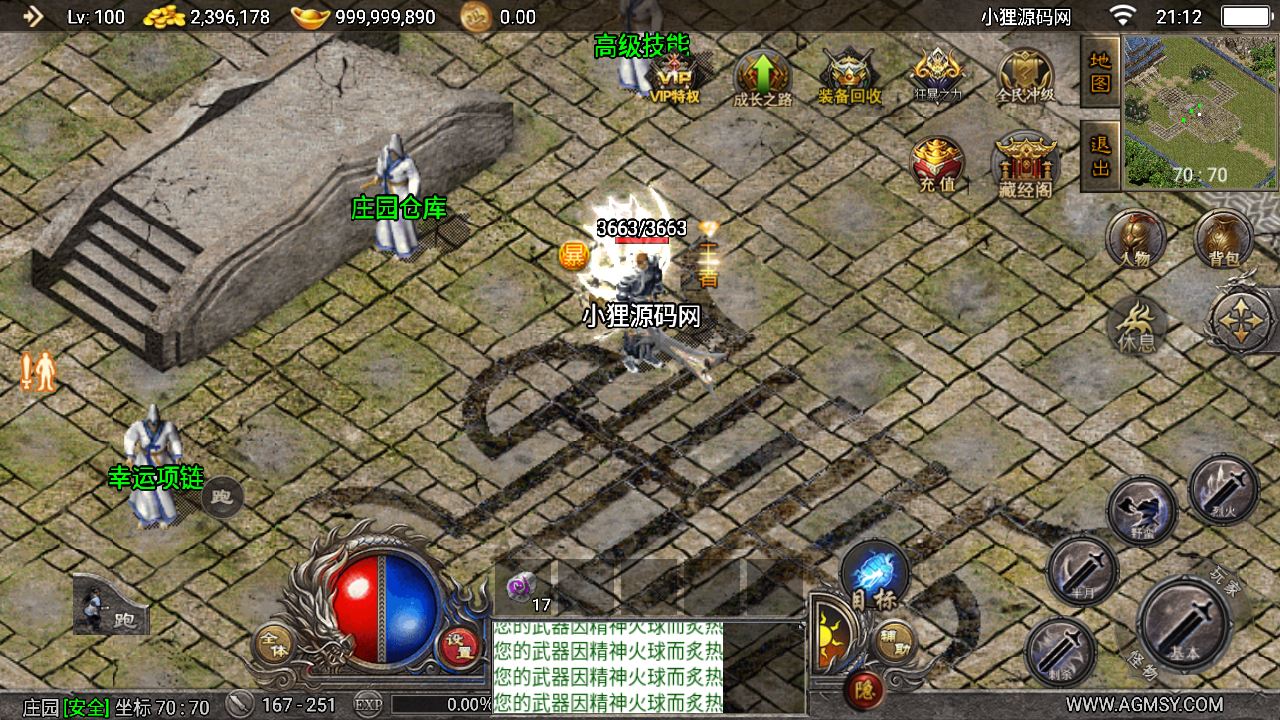
Task: Open the 背包 backpack inventory
Action: click(1223, 238)
